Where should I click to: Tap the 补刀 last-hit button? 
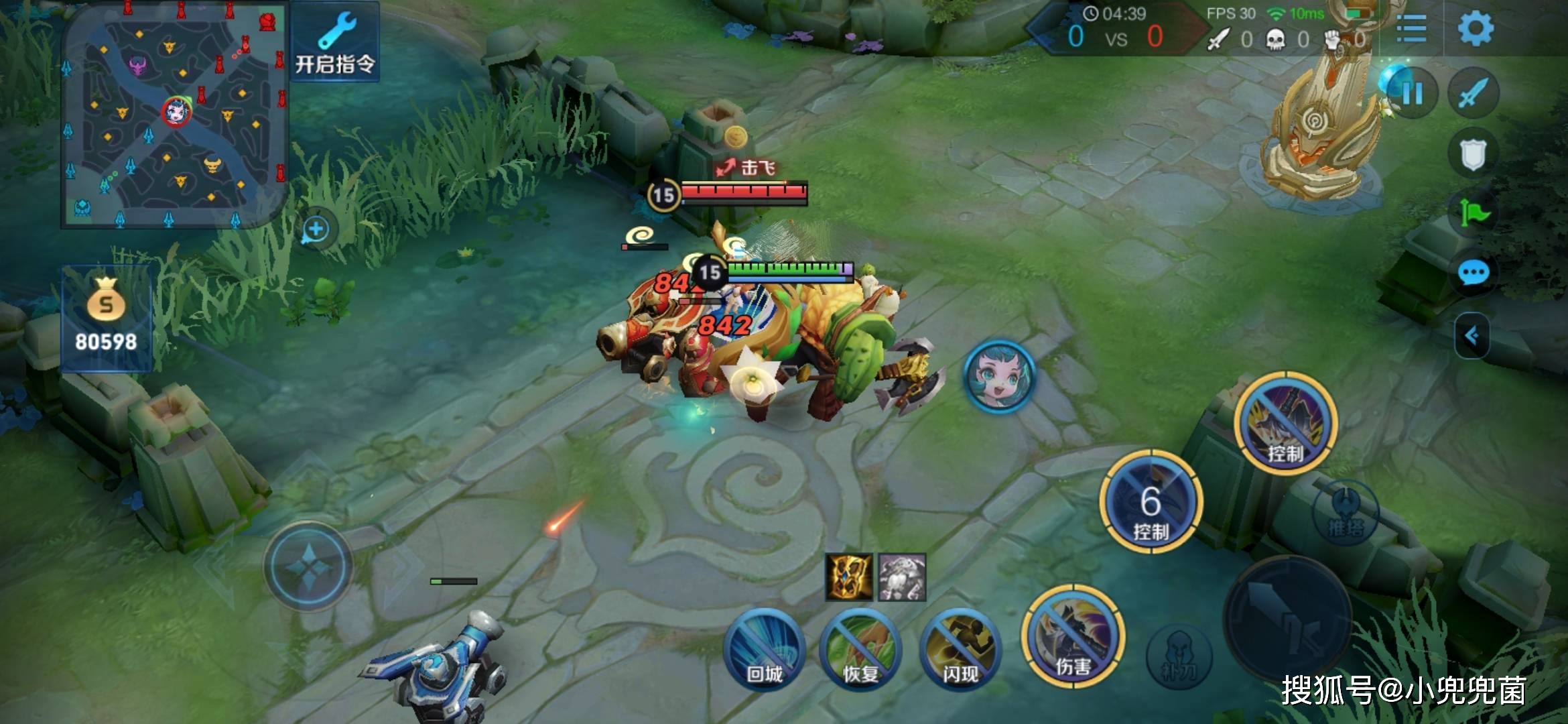(1179, 656)
